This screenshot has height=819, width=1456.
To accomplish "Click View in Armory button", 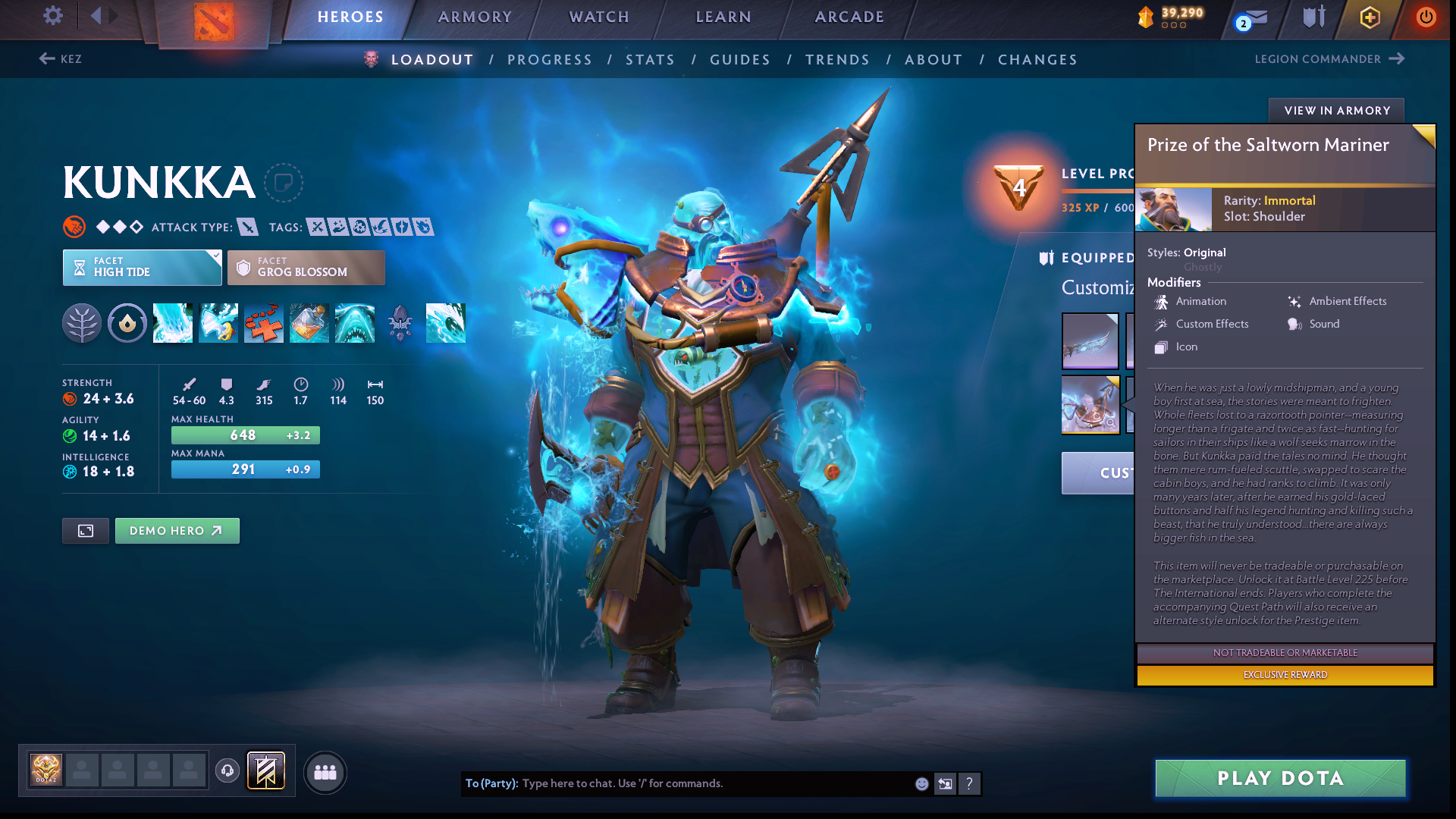I will click(1336, 111).
